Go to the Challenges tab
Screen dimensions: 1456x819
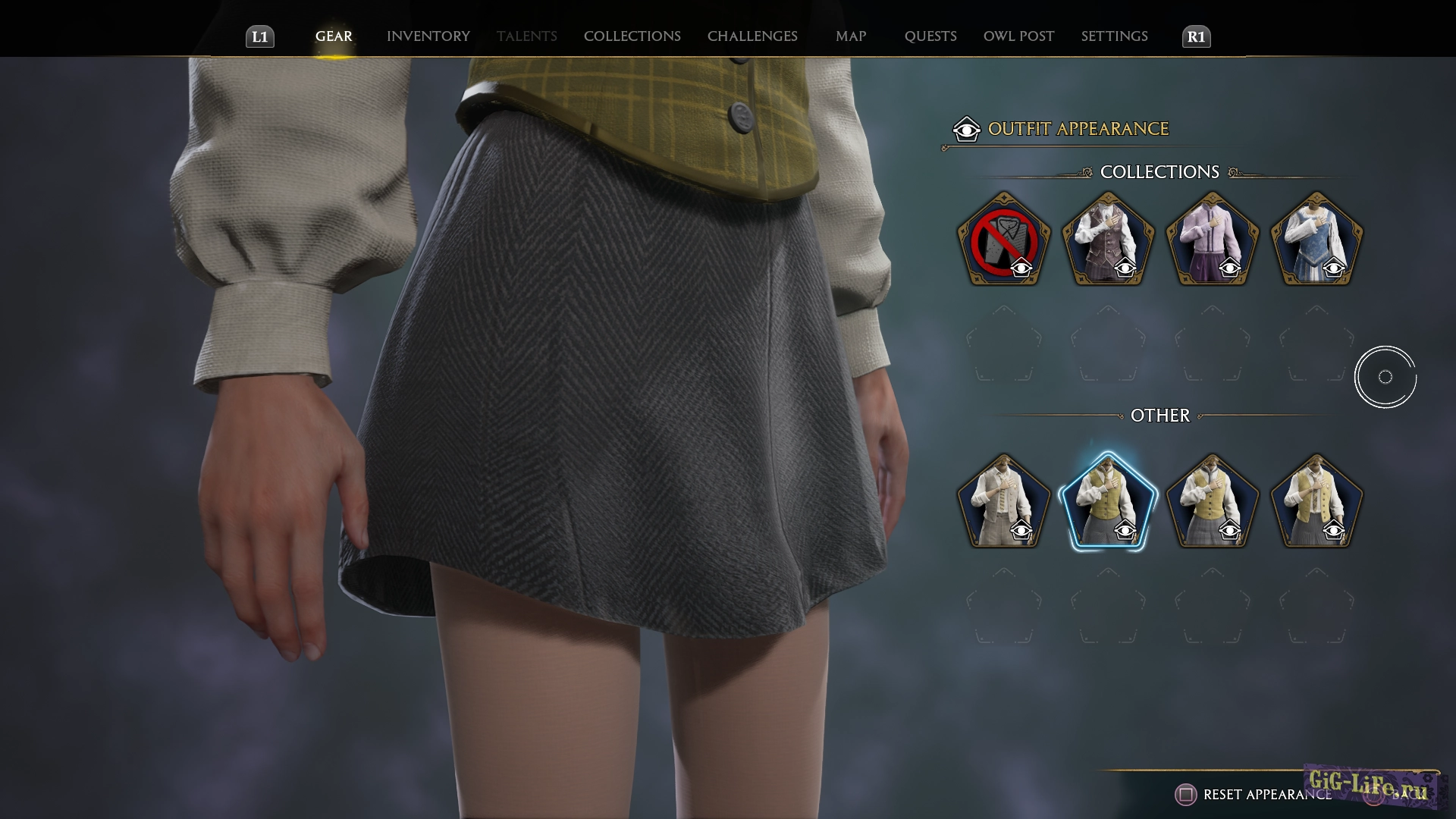coord(752,36)
